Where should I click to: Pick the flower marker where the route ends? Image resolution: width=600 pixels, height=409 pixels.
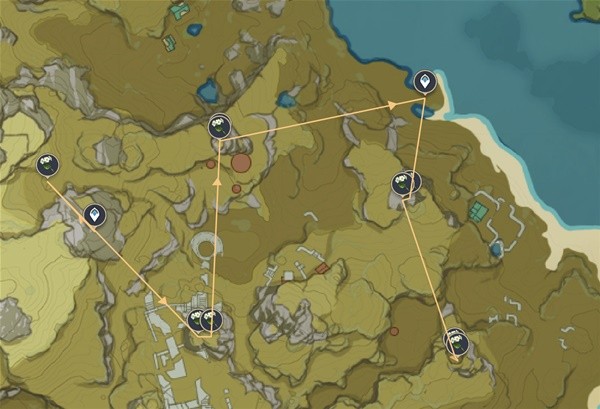[x=457, y=343]
